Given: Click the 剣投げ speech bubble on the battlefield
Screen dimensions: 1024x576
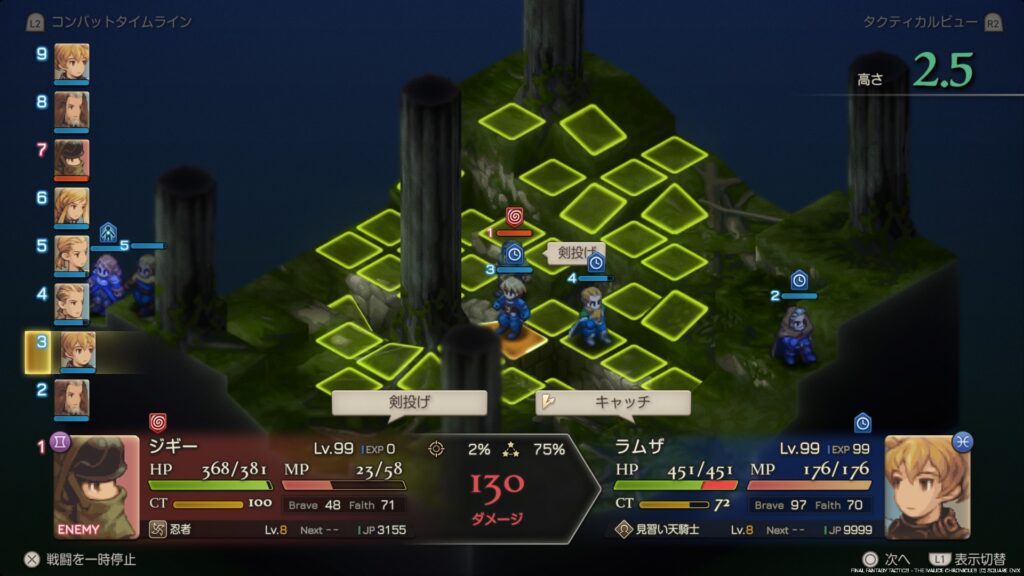Looking at the screenshot, I should pos(576,253).
